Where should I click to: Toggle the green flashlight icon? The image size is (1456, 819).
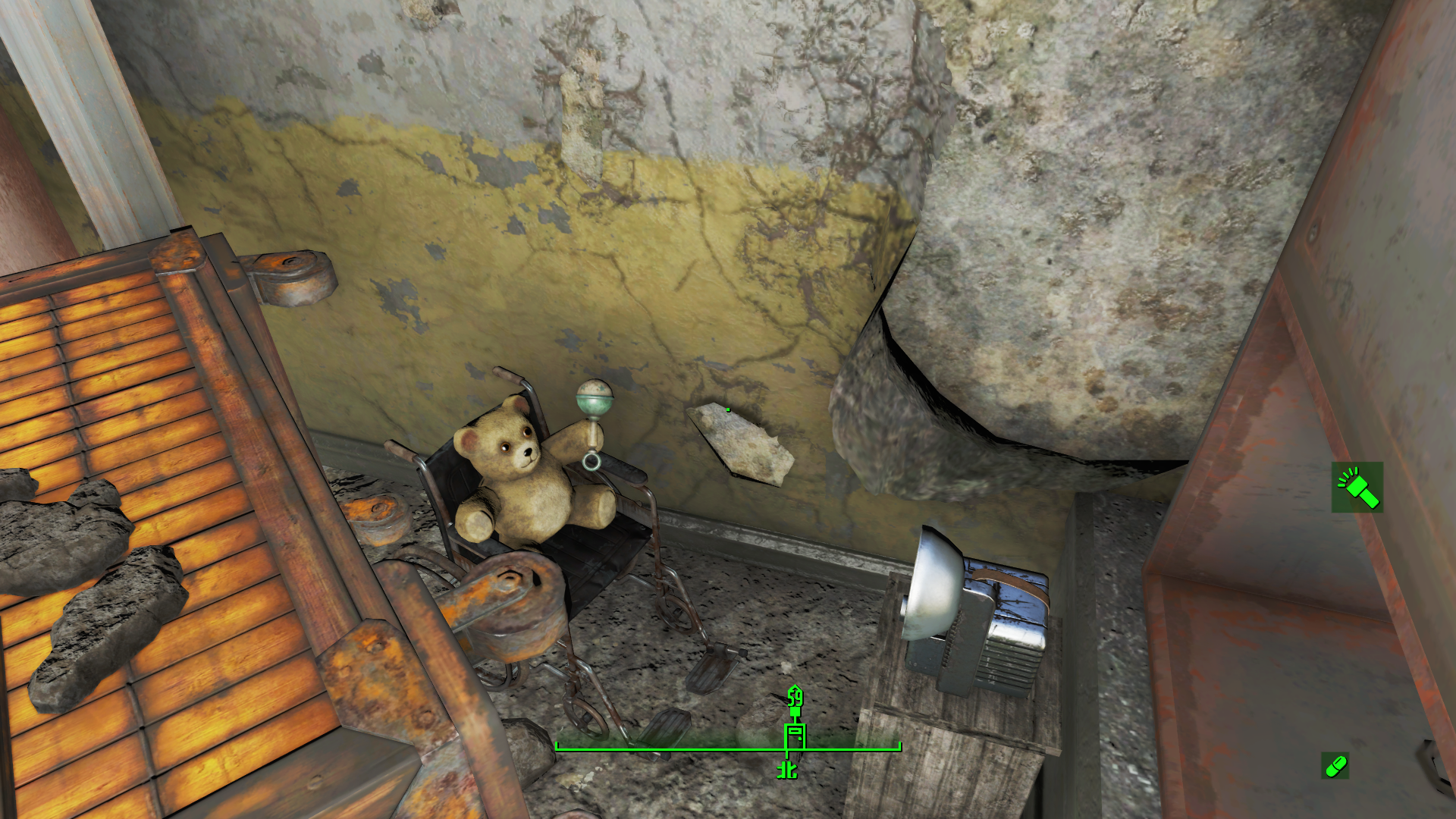pos(1357,488)
